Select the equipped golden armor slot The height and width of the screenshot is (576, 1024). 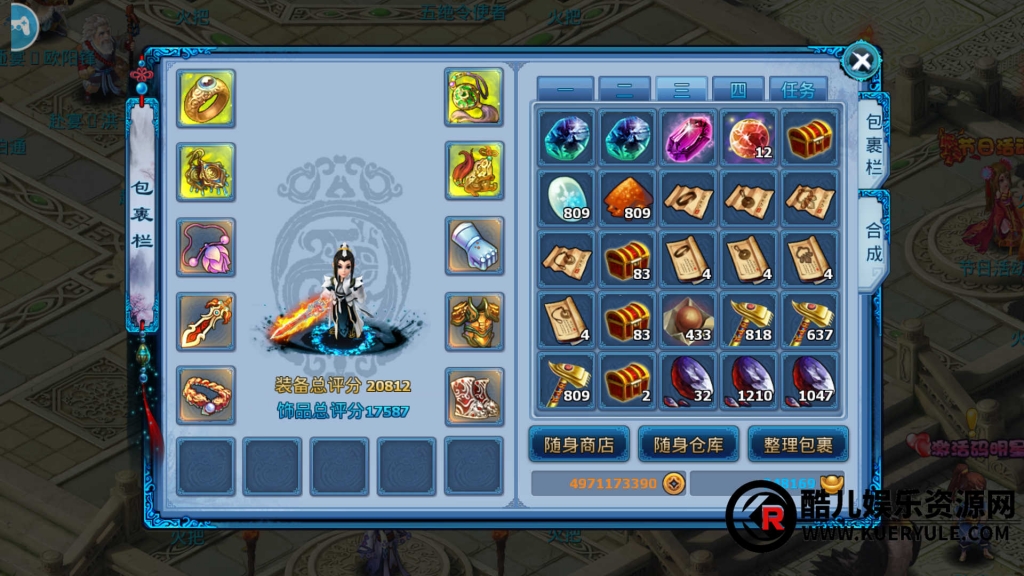tap(474, 321)
